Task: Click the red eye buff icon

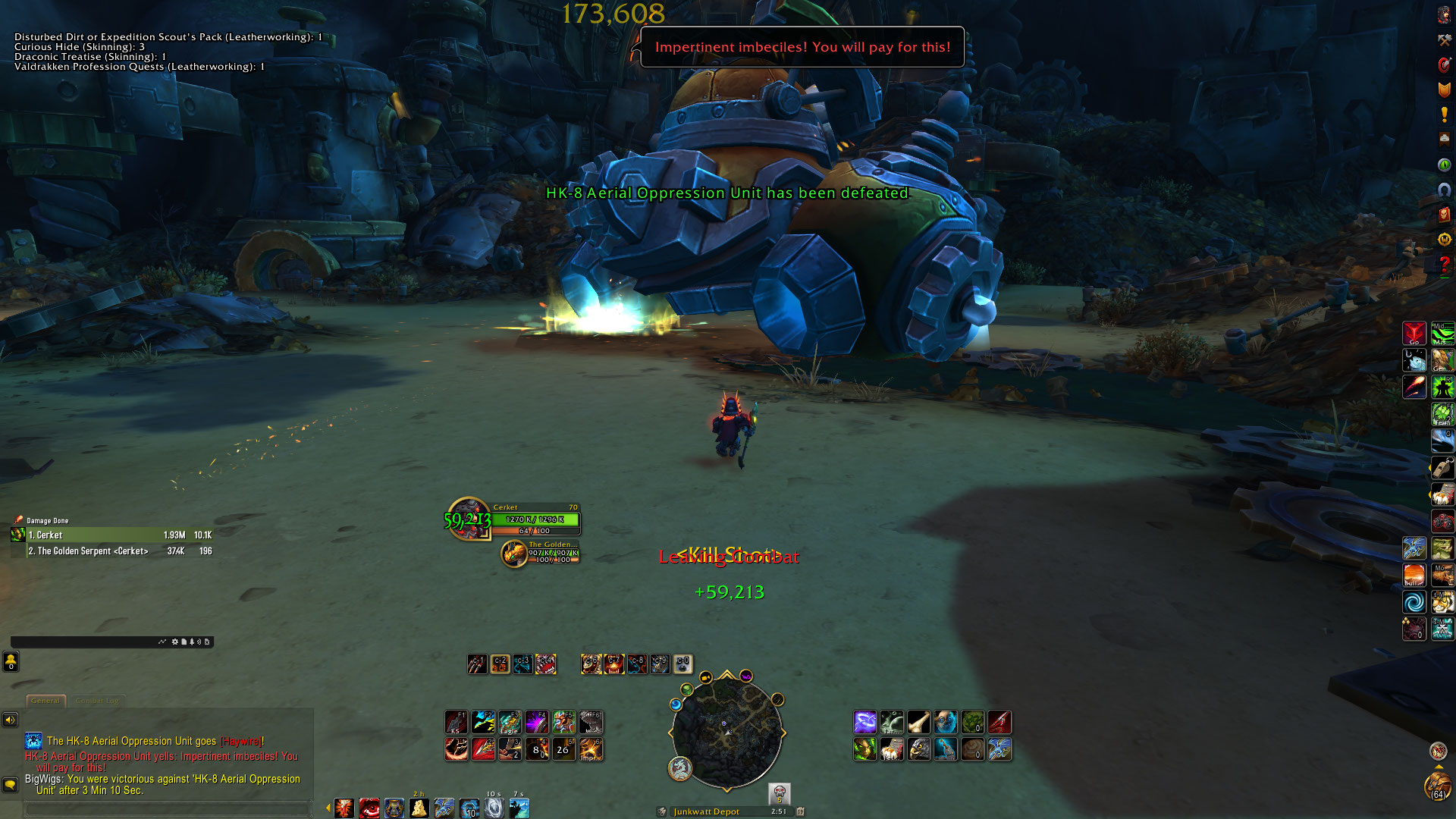Action: (x=369, y=808)
